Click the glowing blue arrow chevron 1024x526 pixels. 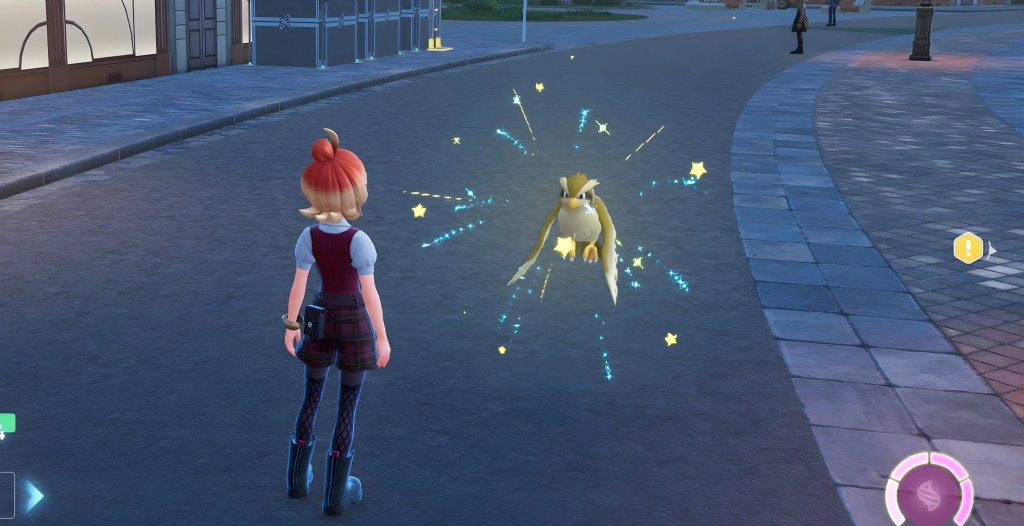pyautogui.click(x=35, y=495)
